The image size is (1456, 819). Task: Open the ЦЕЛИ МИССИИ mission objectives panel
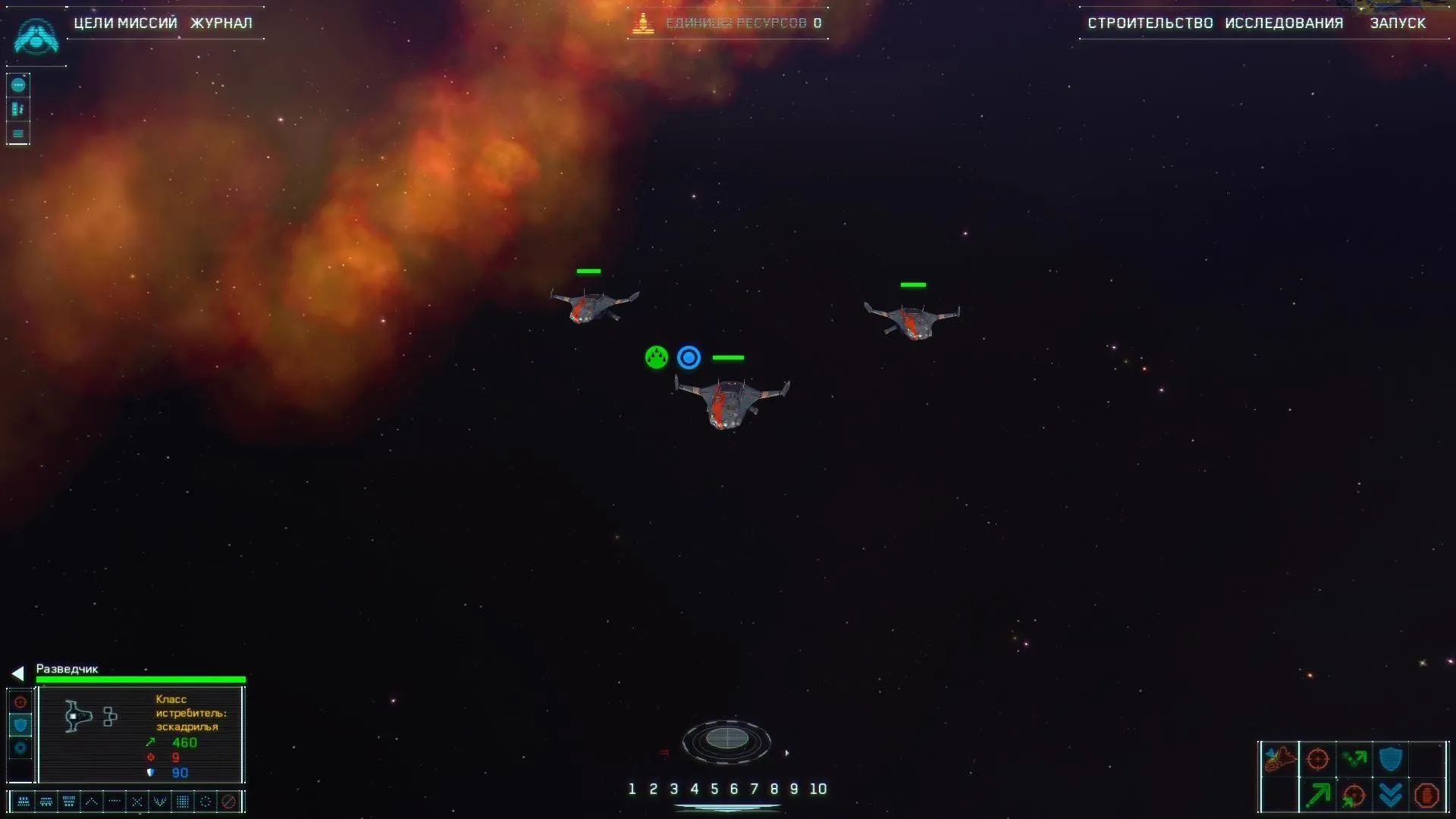coord(125,23)
